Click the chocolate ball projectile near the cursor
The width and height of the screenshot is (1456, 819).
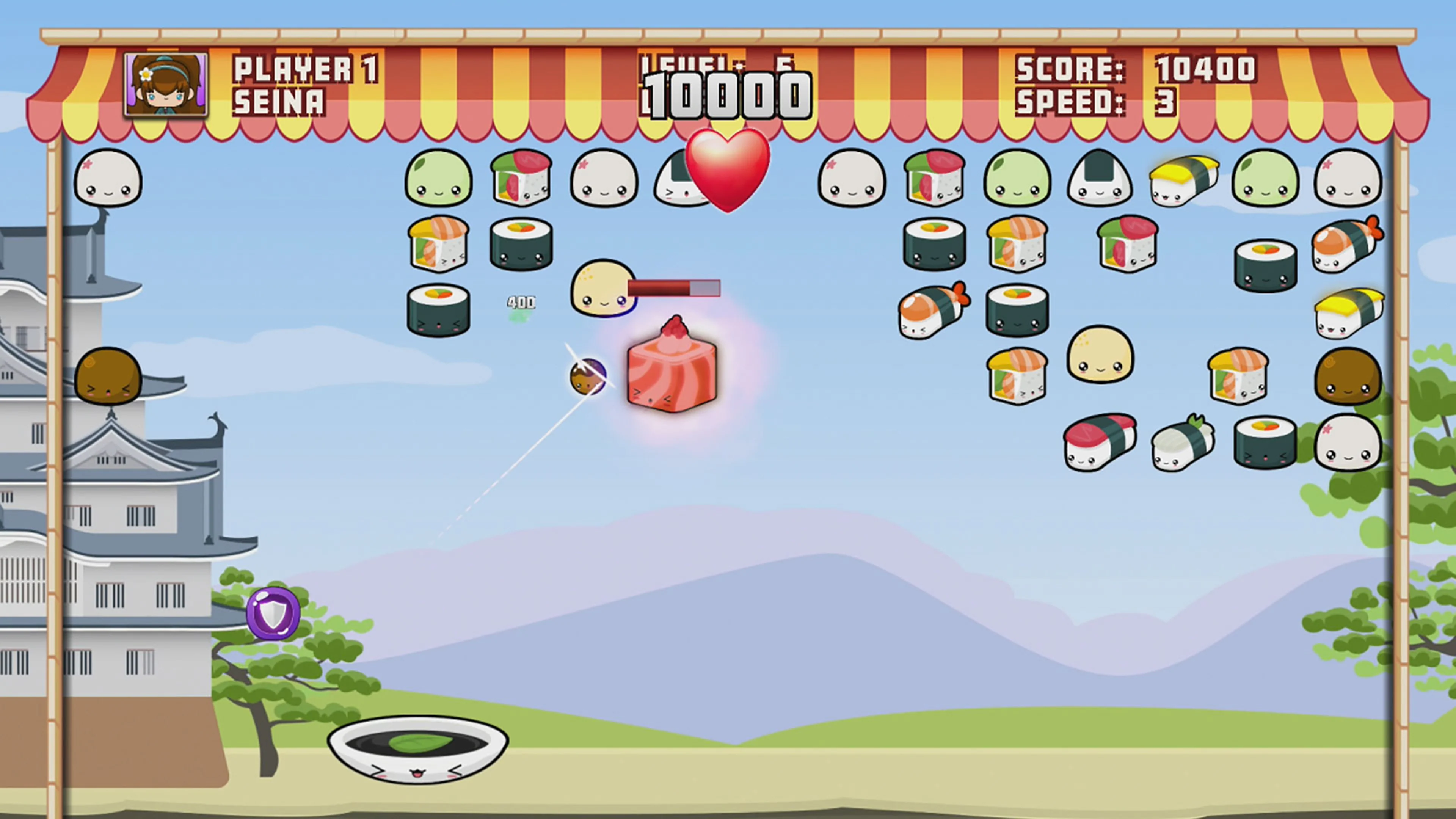point(588,376)
